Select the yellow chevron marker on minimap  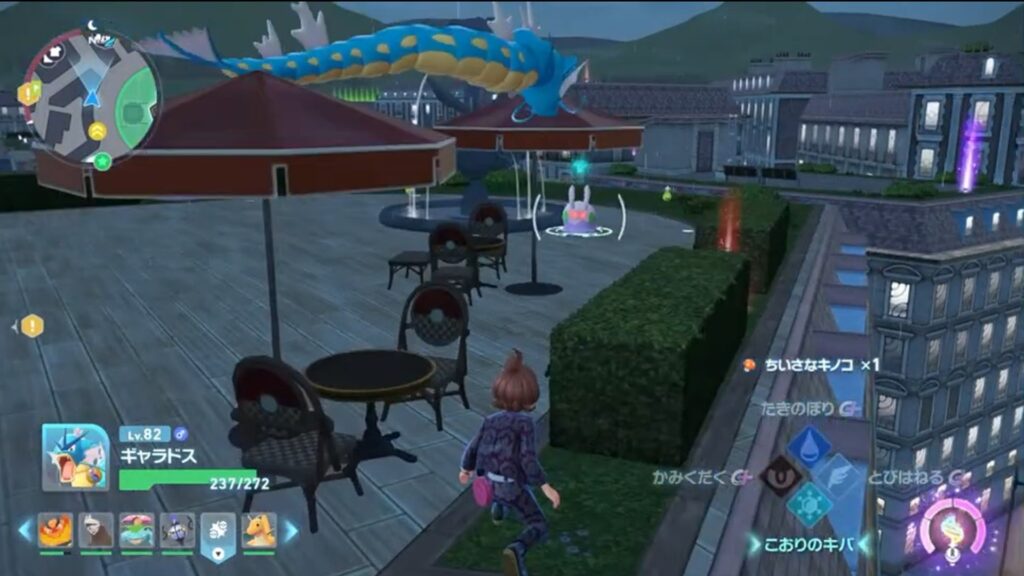[x=97, y=131]
